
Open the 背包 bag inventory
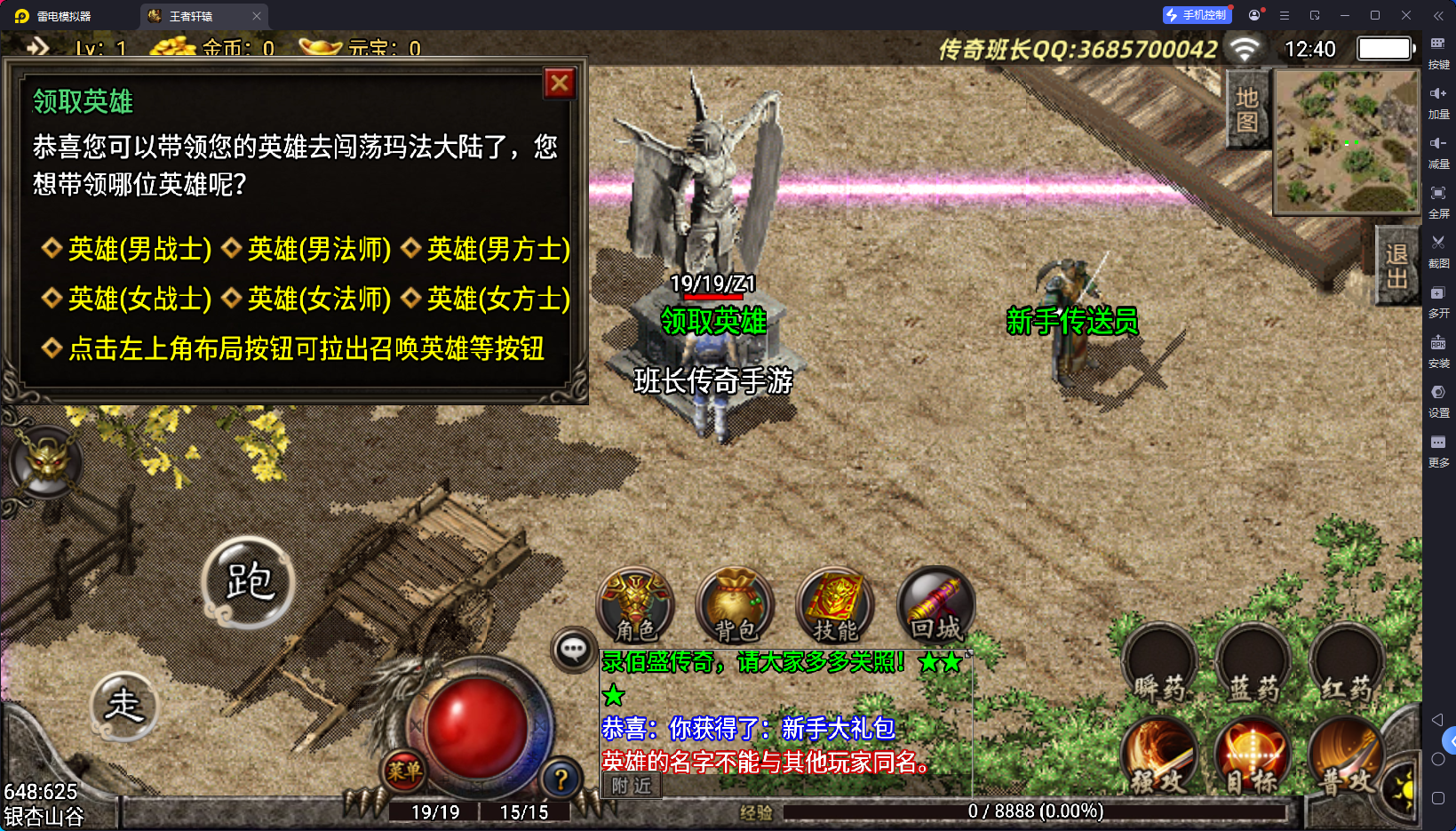coord(735,605)
